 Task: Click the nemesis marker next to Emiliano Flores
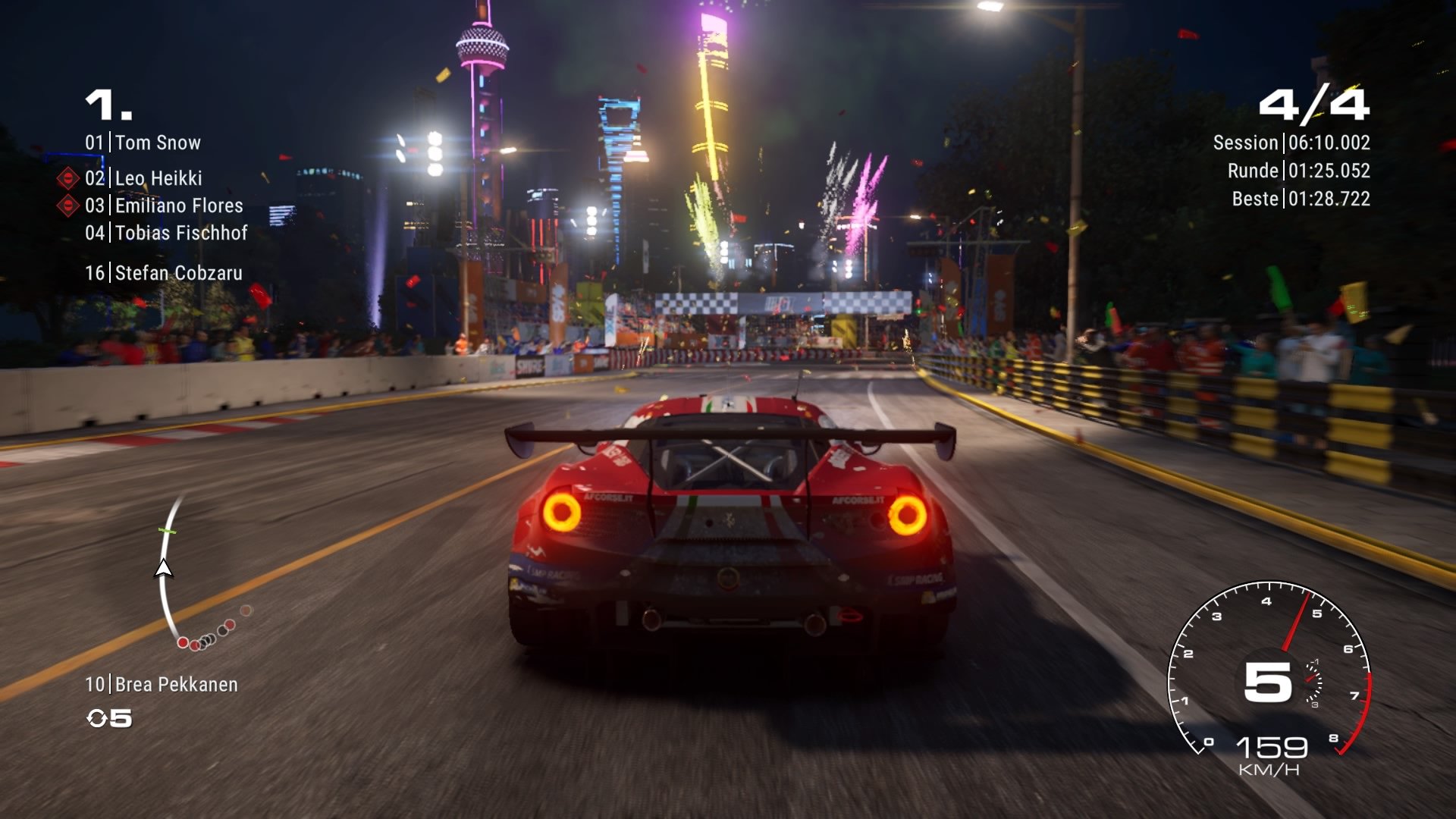(67, 206)
